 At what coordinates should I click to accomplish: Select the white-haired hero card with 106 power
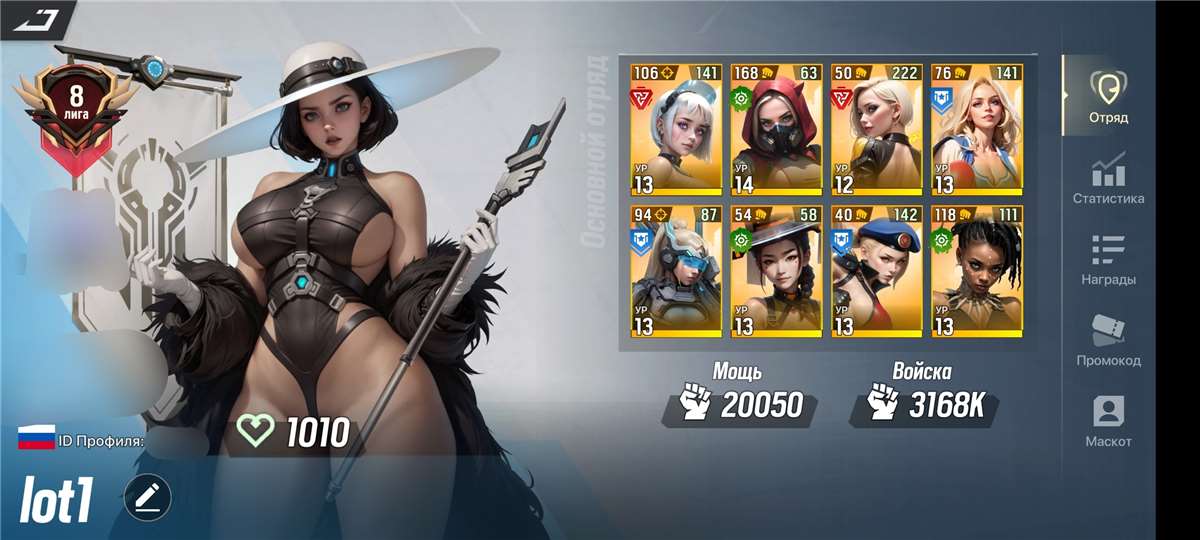click(676, 129)
